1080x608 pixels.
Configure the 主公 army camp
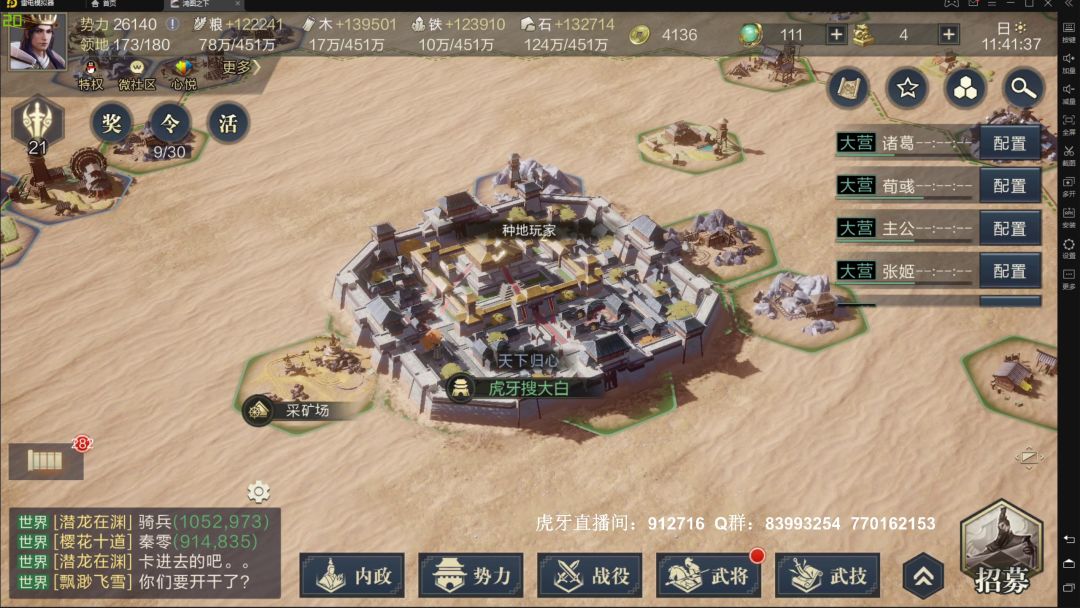[x=1010, y=228]
